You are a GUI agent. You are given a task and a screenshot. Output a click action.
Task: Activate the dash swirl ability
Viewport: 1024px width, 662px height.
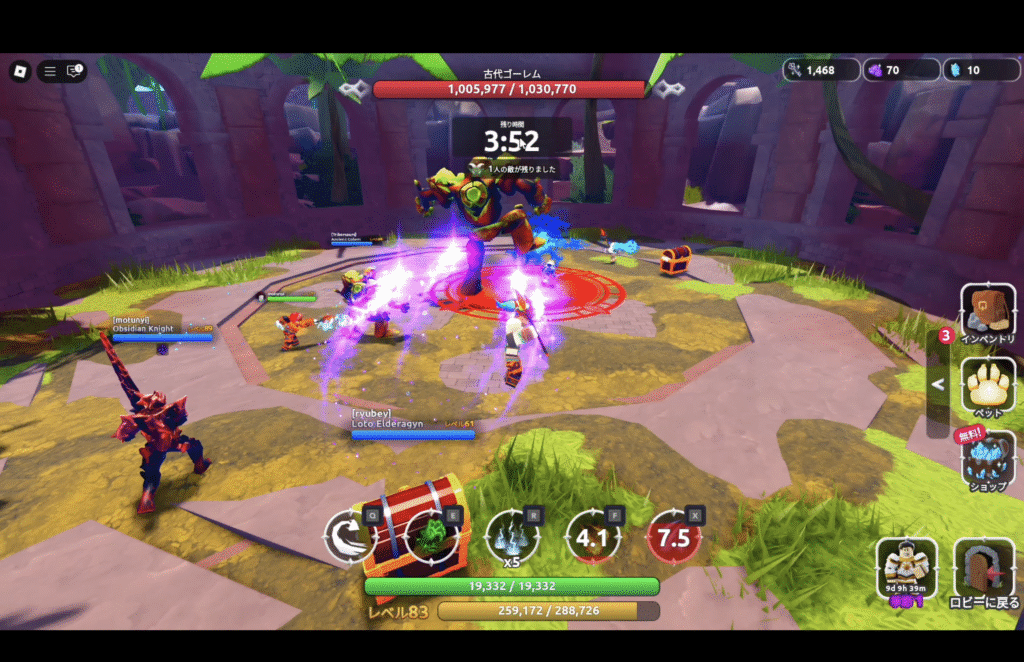point(350,537)
